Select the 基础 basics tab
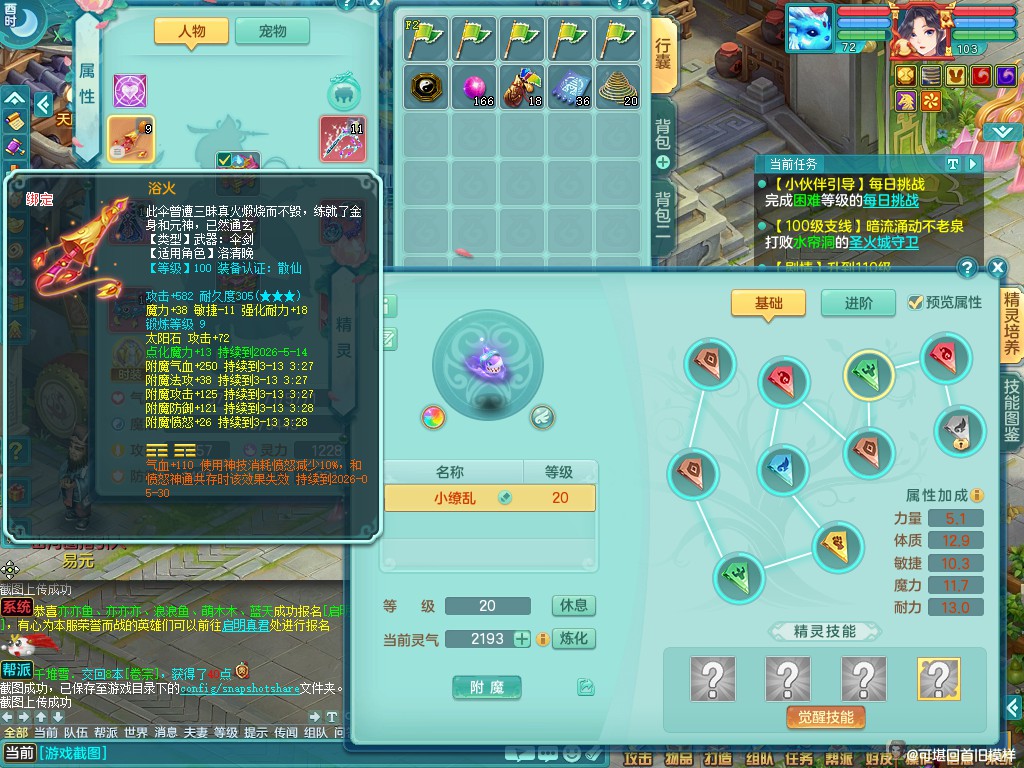The width and height of the screenshot is (1024, 768). pyautogui.click(x=768, y=303)
